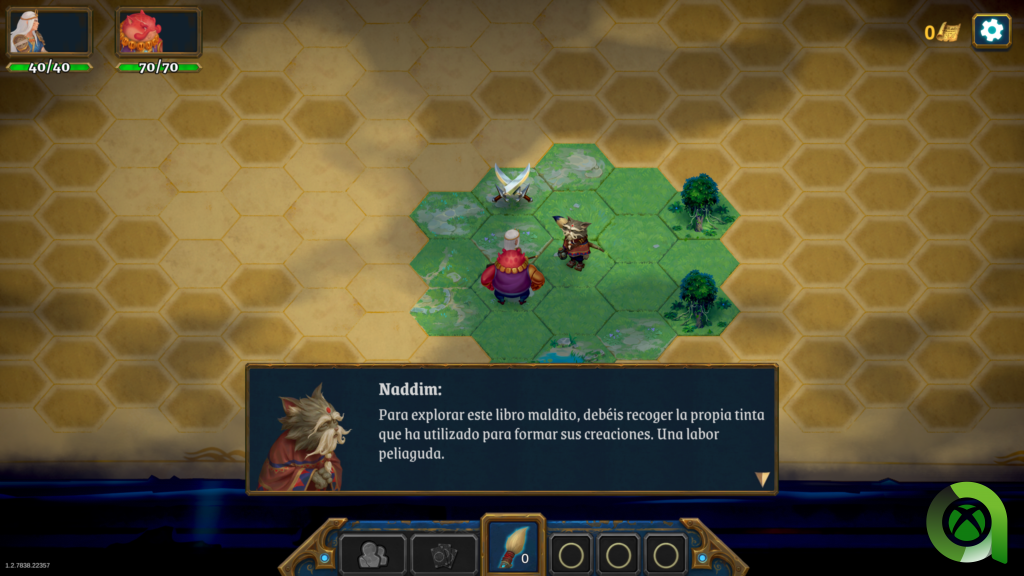Select the red creature hero portrait
Screen dimensions: 1024x576
(x=158, y=32)
